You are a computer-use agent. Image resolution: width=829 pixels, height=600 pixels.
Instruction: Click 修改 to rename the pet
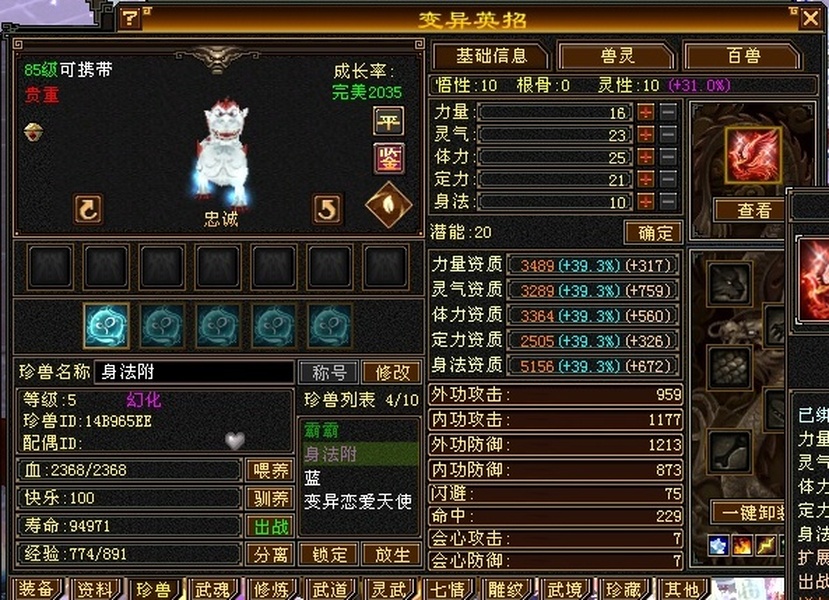(x=391, y=373)
